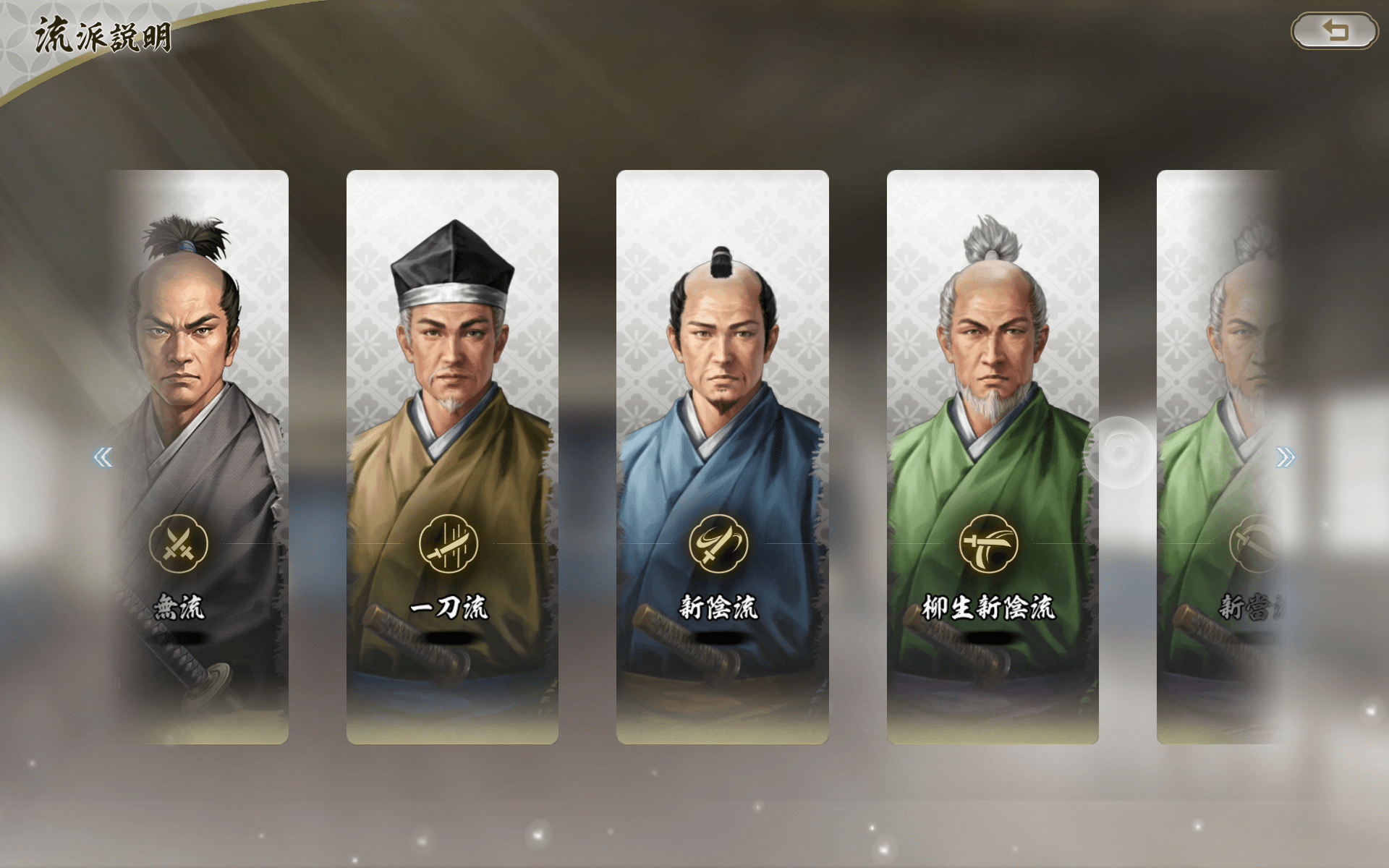Expand the next schools with the right chevron
The width and height of the screenshot is (1389, 868).
(1285, 456)
